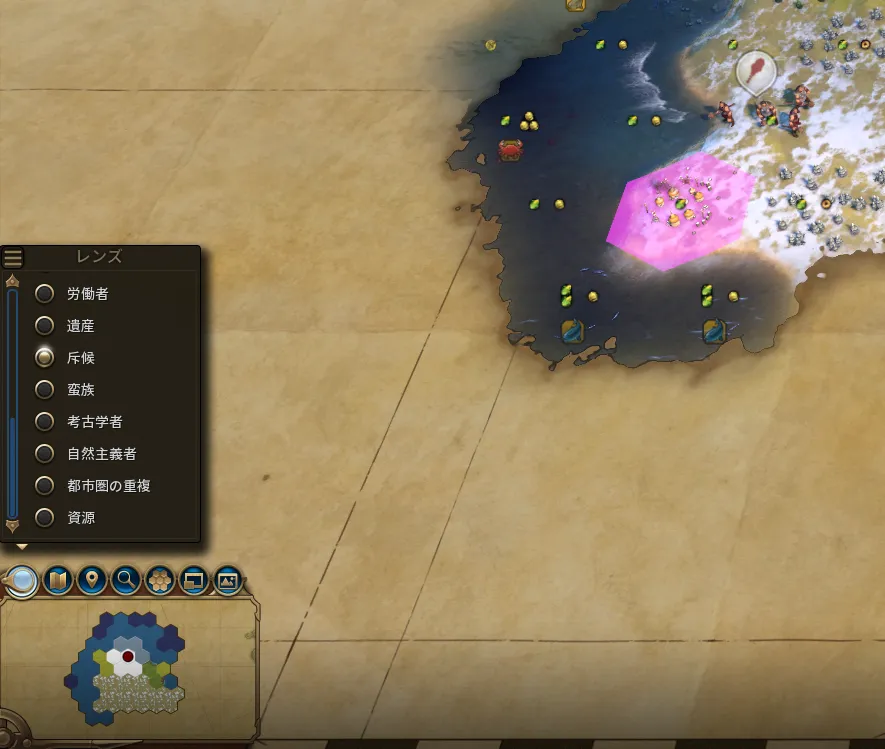
Task: Enable the 都市圏の重複 lens
Action: [x=45, y=486]
